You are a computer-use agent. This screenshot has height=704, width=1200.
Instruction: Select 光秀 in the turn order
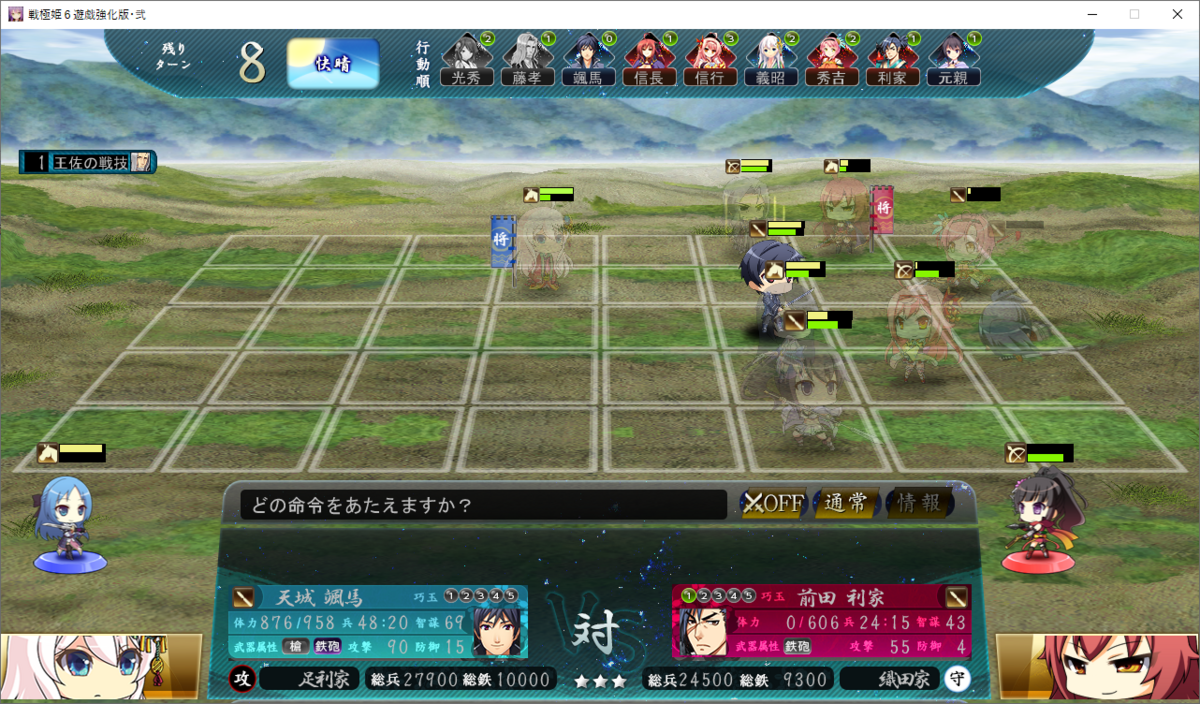click(x=467, y=61)
